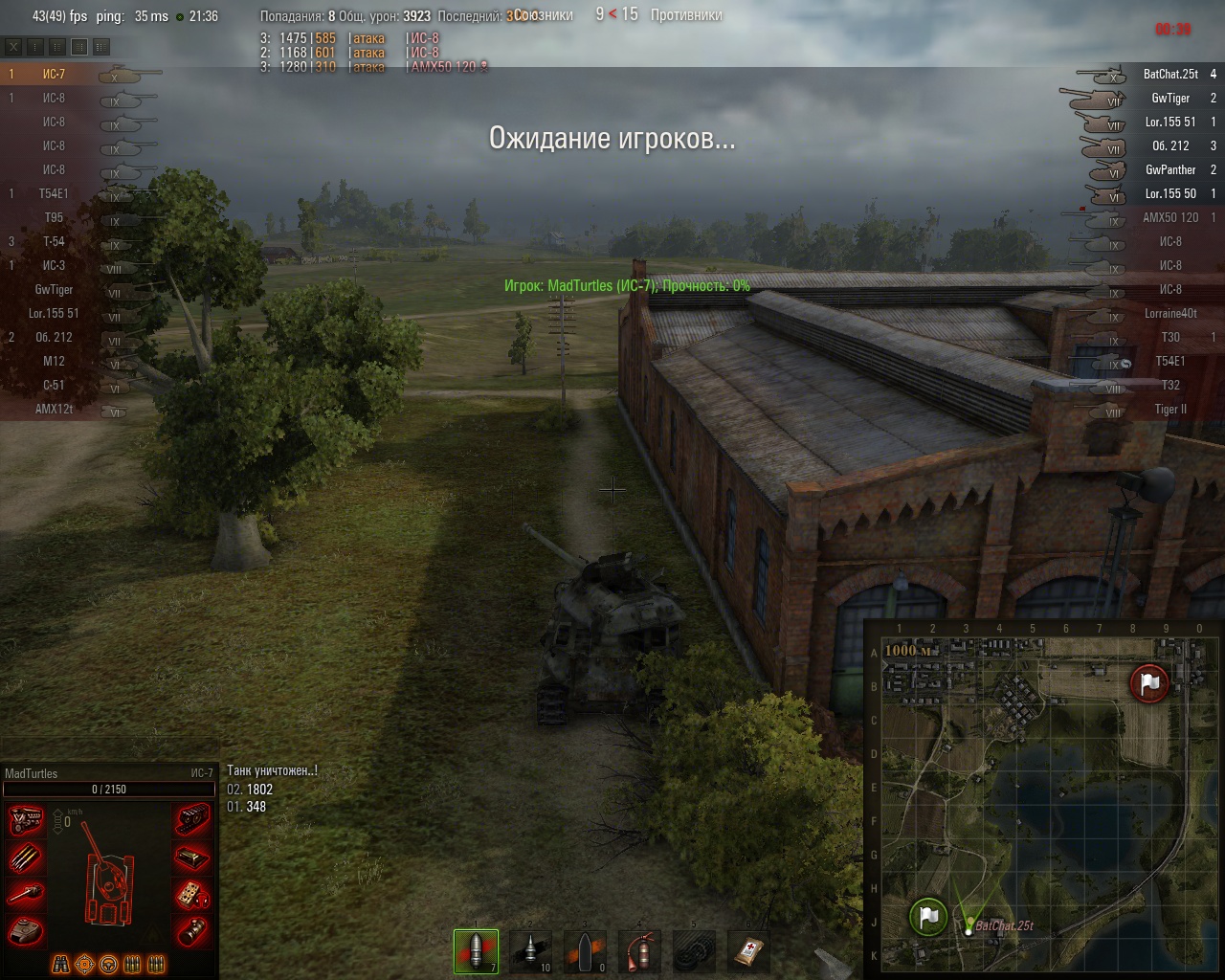This screenshot has width=1225, height=980.
Task: Select the driver steering wheel icon
Action: (108, 964)
